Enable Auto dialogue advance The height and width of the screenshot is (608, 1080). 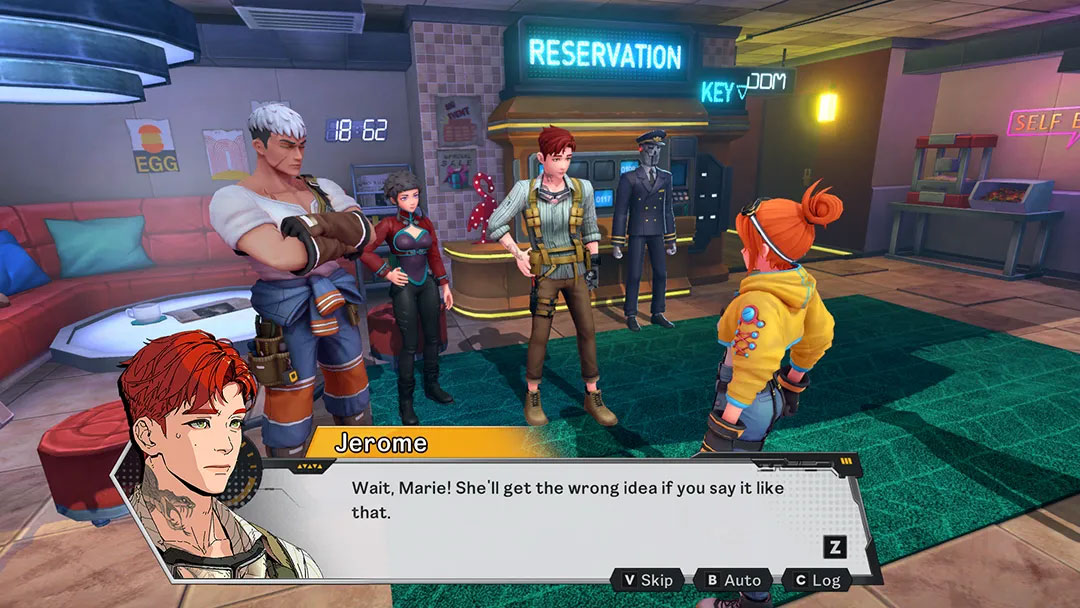click(x=733, y=580)
